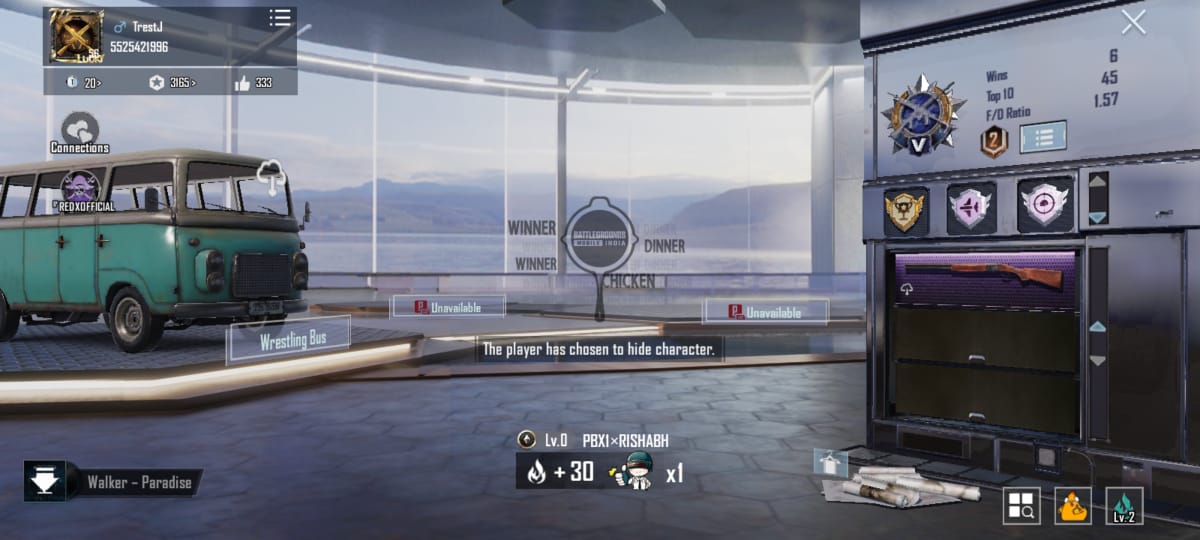
Task: Click the season tier V rank emblem
Action: click(x=922, y=116)
